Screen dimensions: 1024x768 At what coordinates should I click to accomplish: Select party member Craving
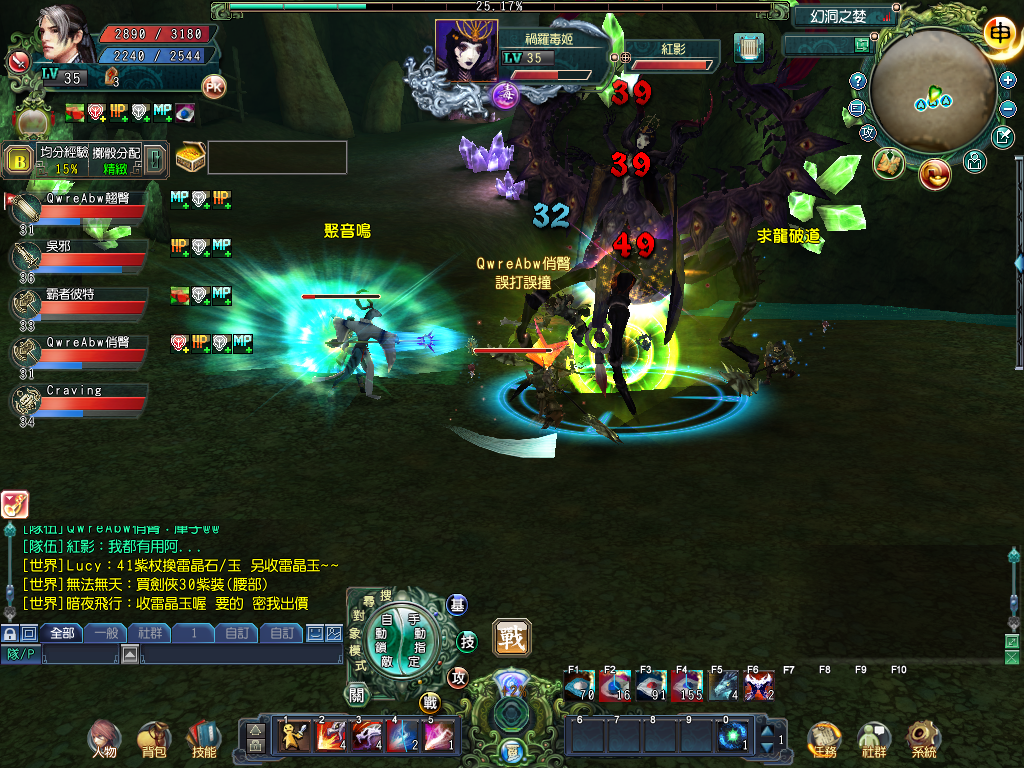click(x=90, y=400)
